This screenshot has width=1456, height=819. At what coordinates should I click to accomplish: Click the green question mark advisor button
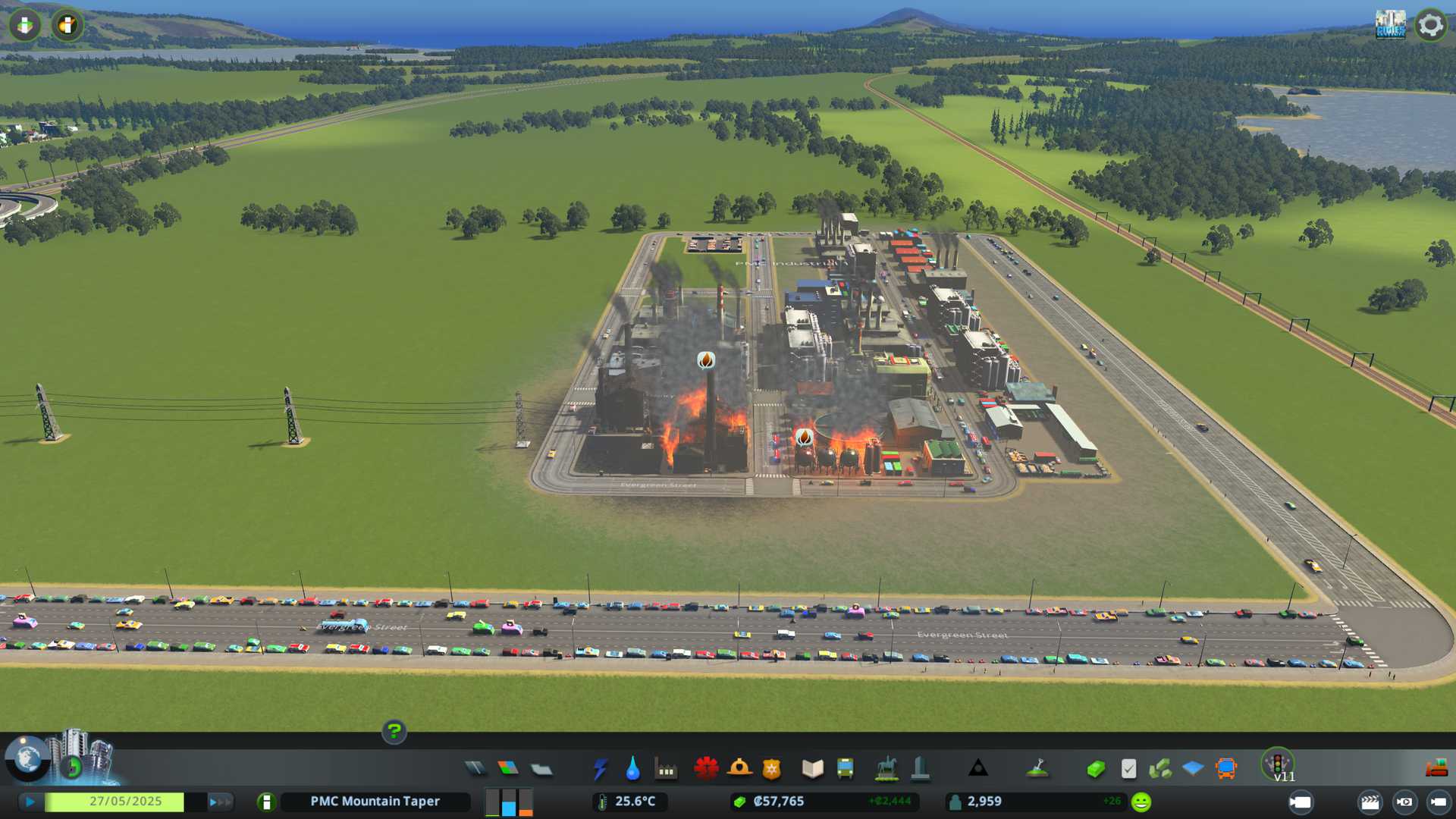(x=394, y=732)
